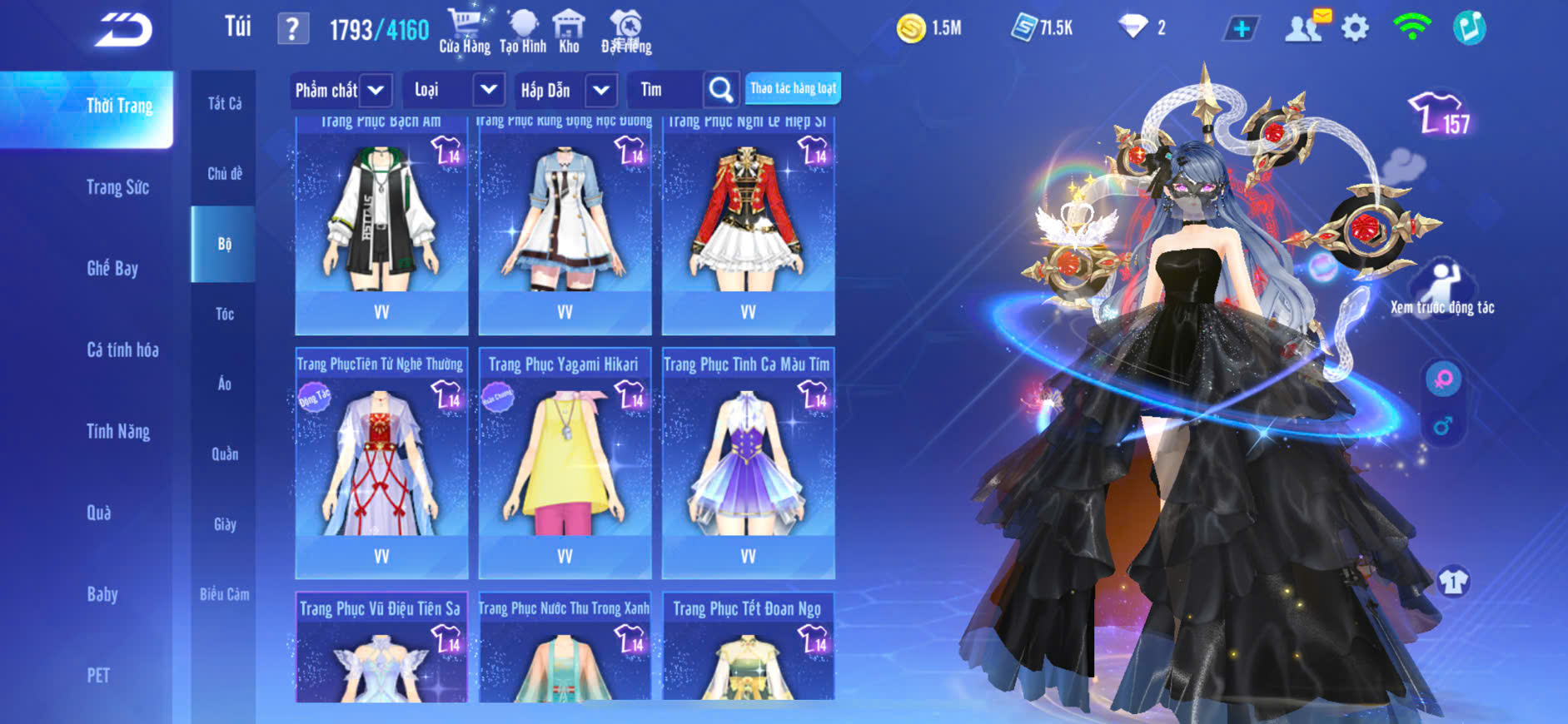Go back using the top-left arrow

123,30
